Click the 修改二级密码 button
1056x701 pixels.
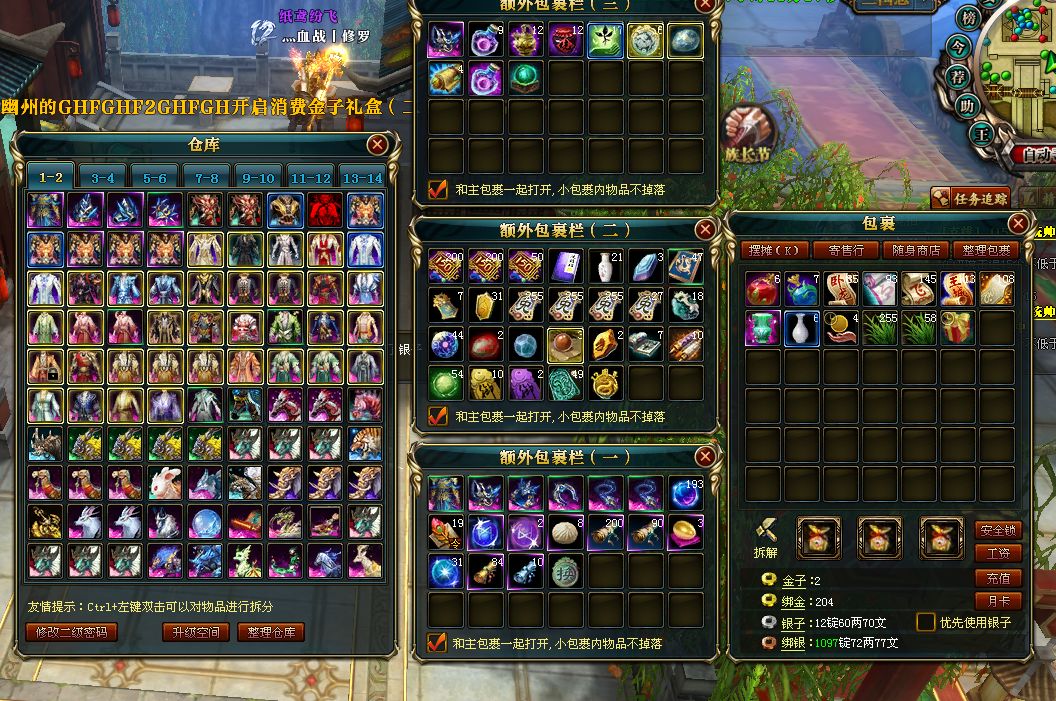[72, 632]
